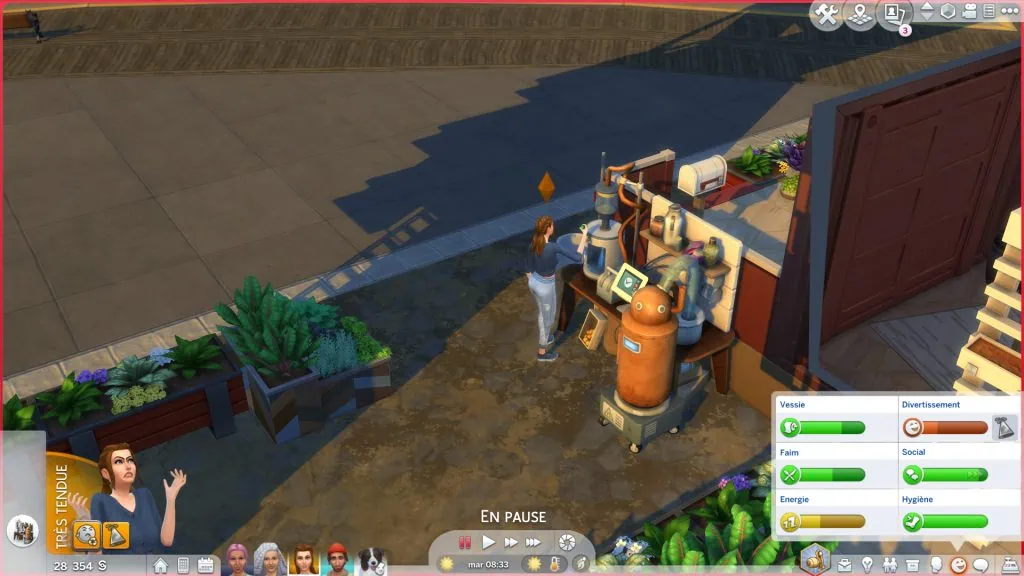Open the world map travel button
Screen dimensions: 1024x576
pyautogui.click(x=860, y=14)
